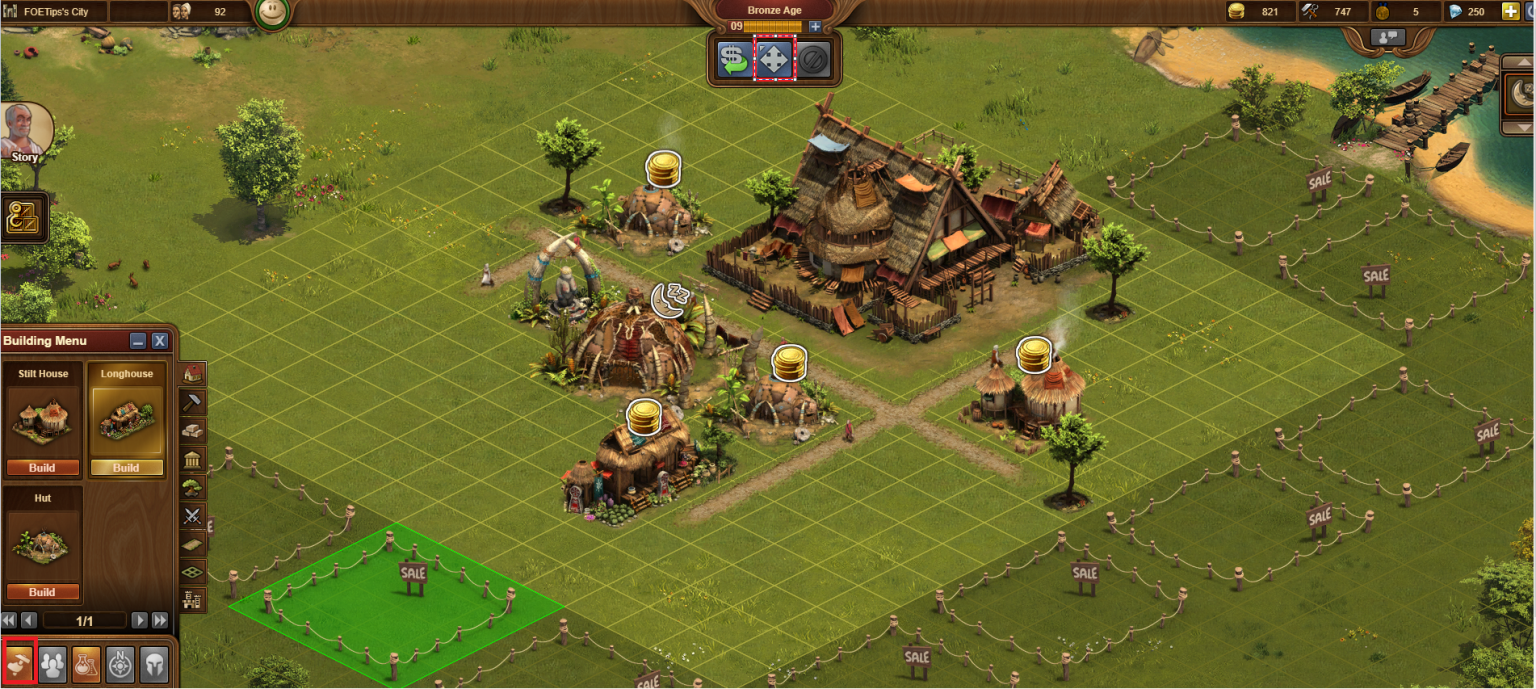This screenshot has height=689, width=1536.
Task: Go to next building page arrow
Action: point(140,620)
